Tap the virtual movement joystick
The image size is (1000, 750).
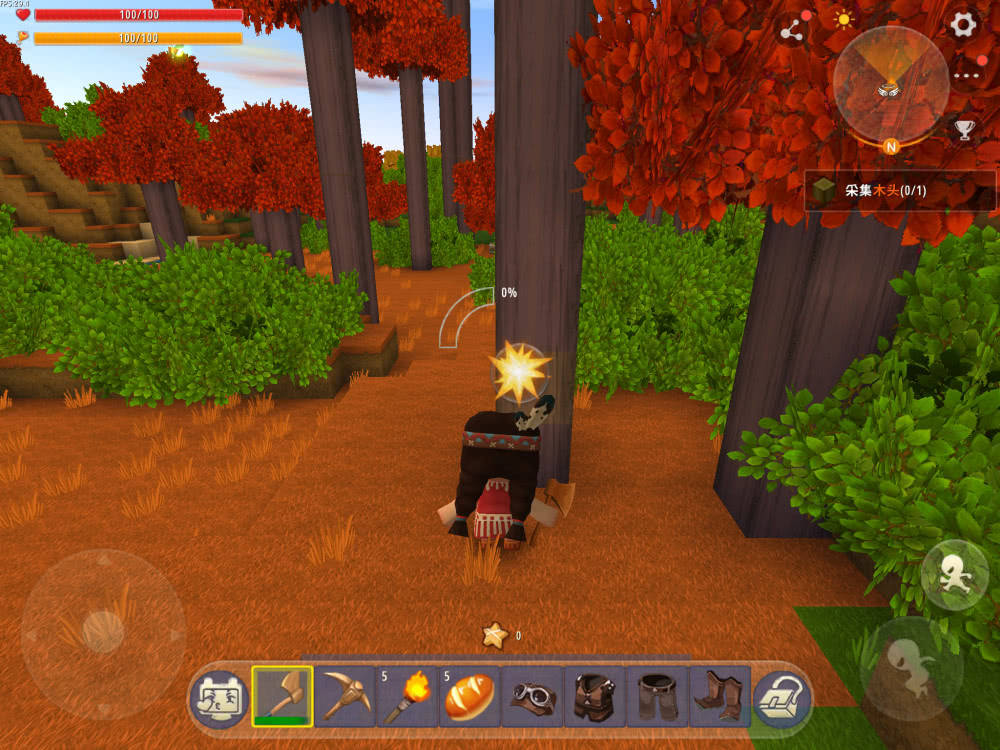coord(102,633)
